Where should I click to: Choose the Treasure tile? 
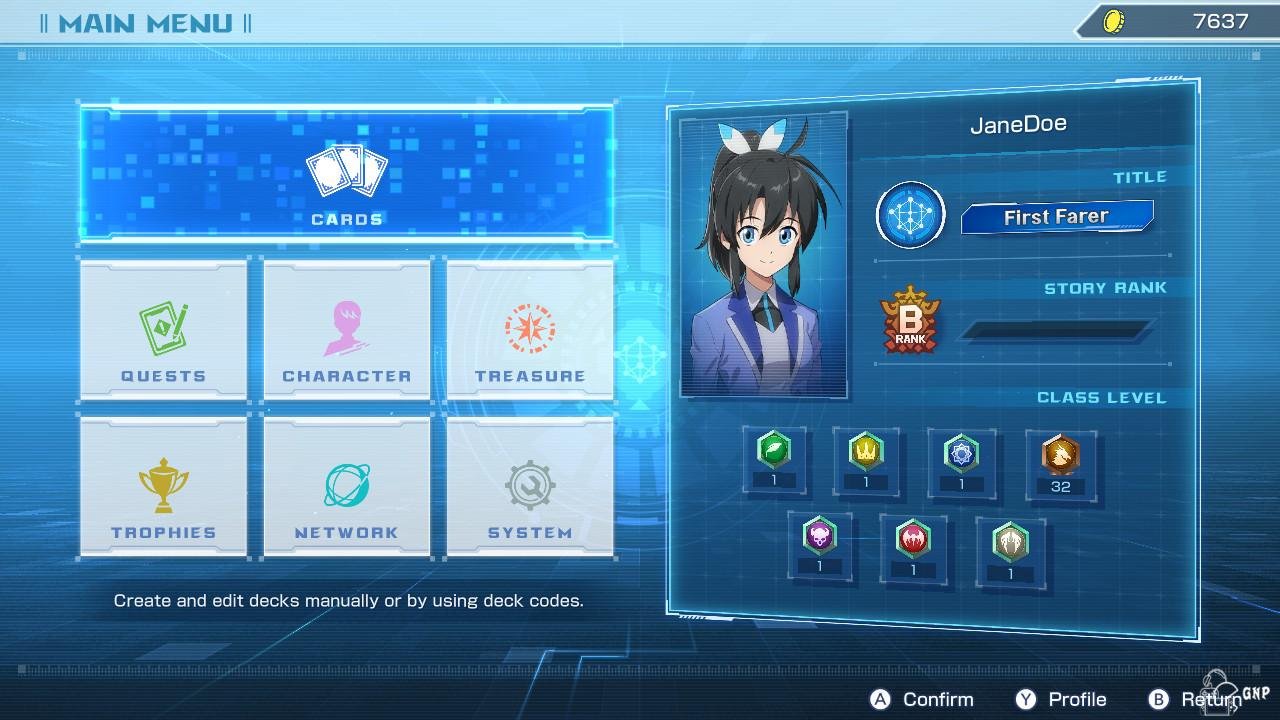530,330
